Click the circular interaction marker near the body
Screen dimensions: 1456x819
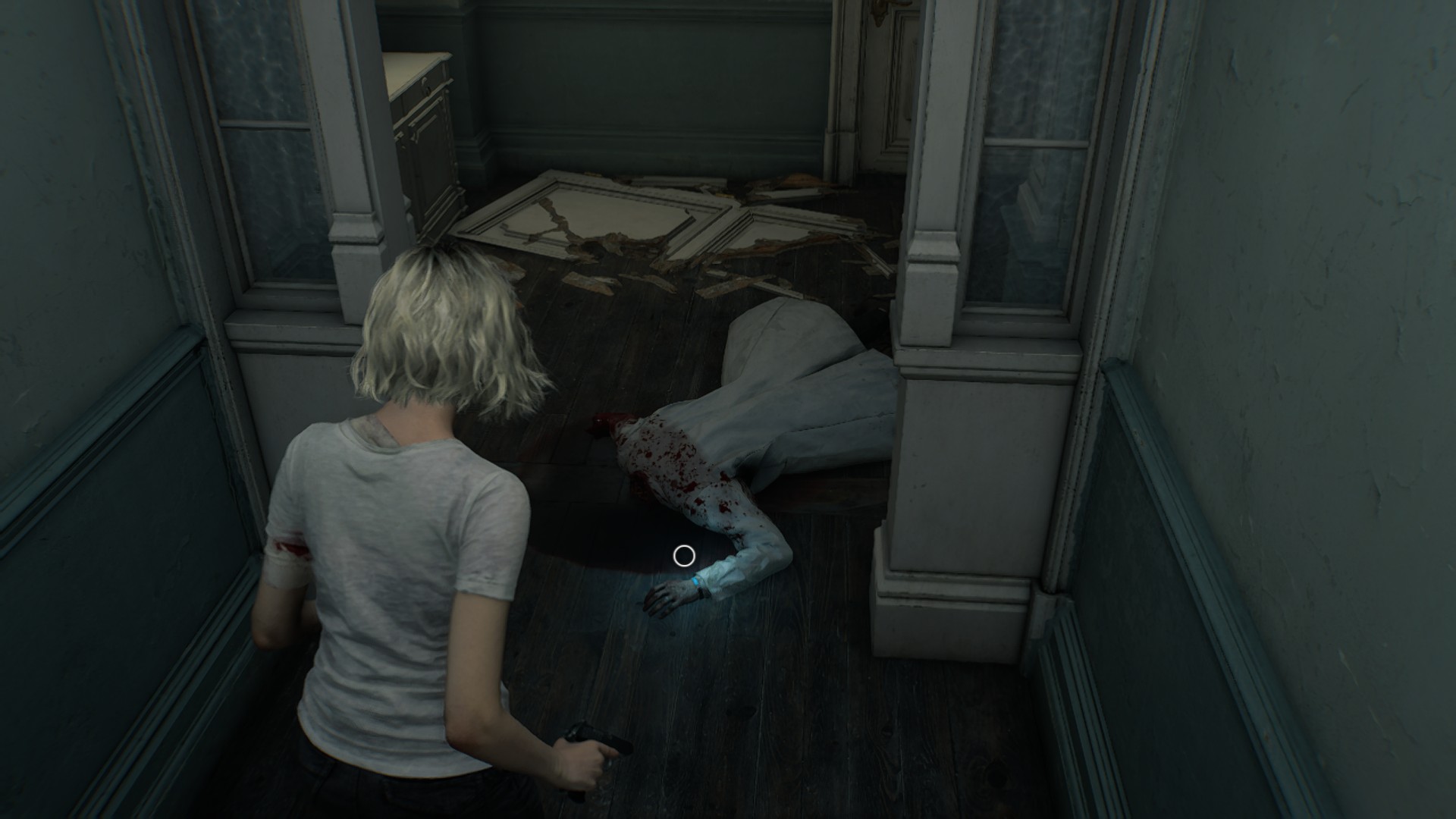coord(684,556)
